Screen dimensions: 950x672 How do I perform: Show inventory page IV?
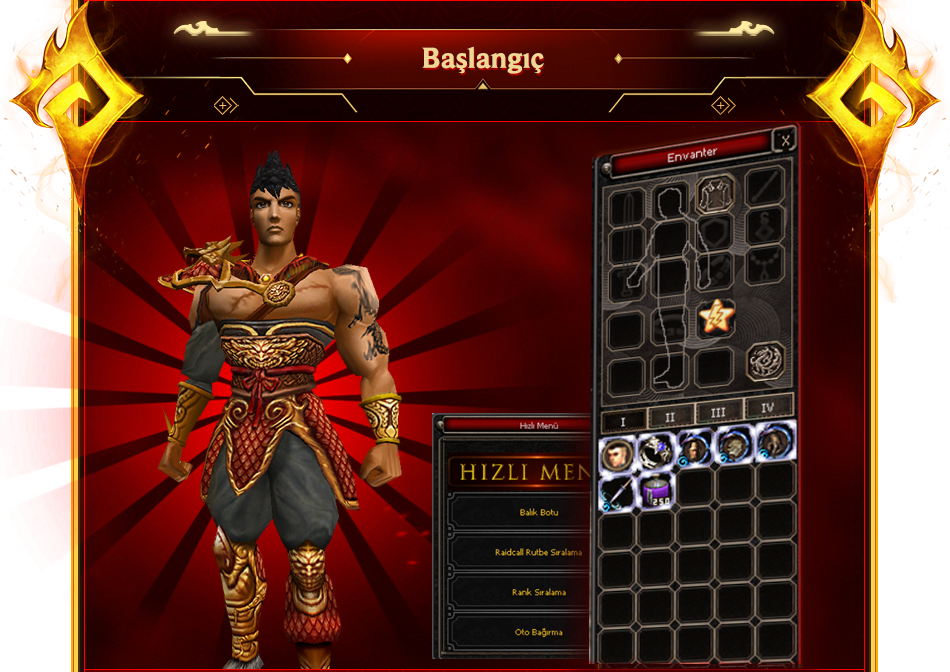pyautogui.click(x=767, y=407)
